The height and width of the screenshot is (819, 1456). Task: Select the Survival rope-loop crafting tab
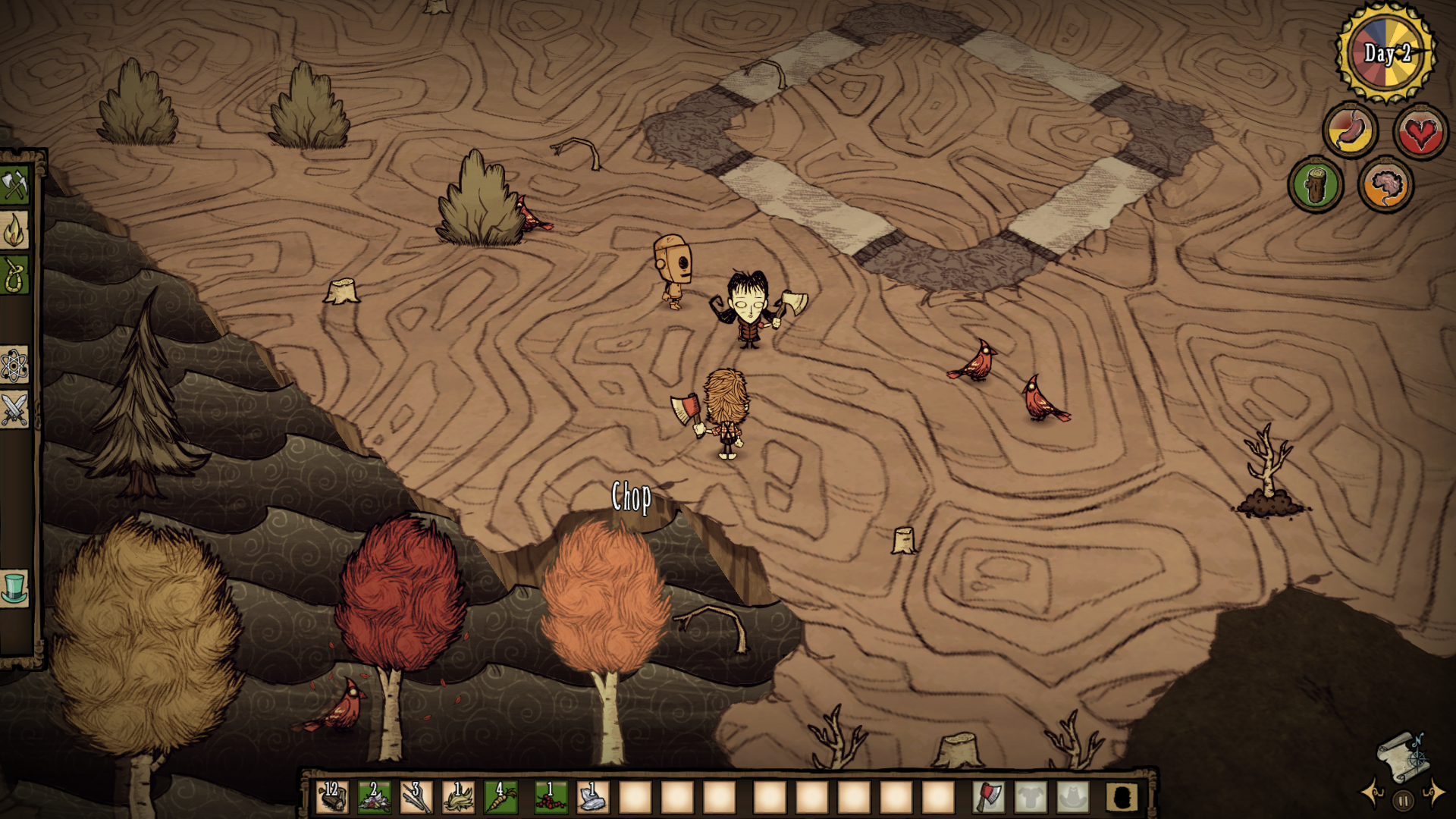[14, 275]
